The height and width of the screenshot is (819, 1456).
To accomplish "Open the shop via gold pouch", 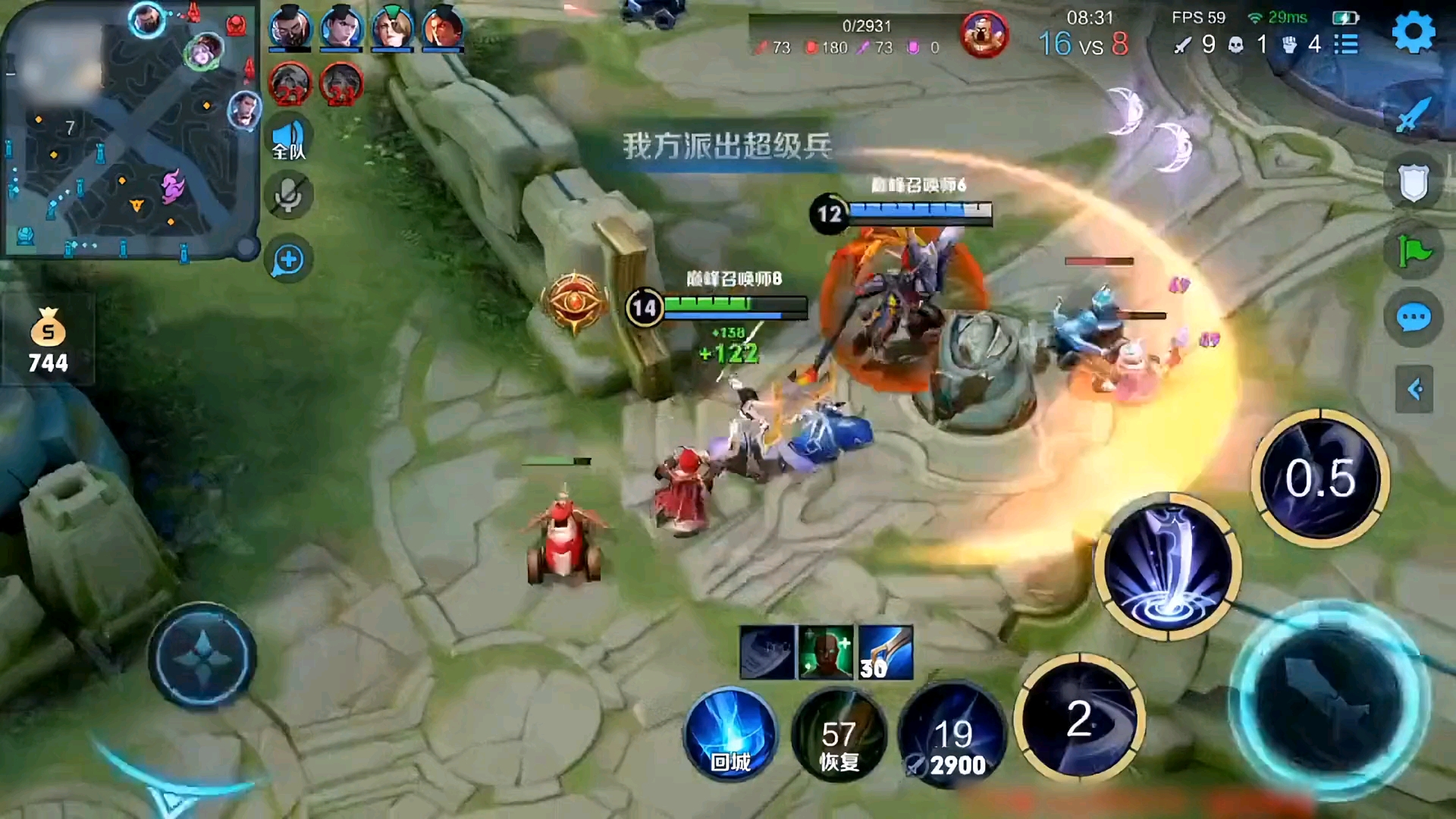I will click(x=48, y=341).
